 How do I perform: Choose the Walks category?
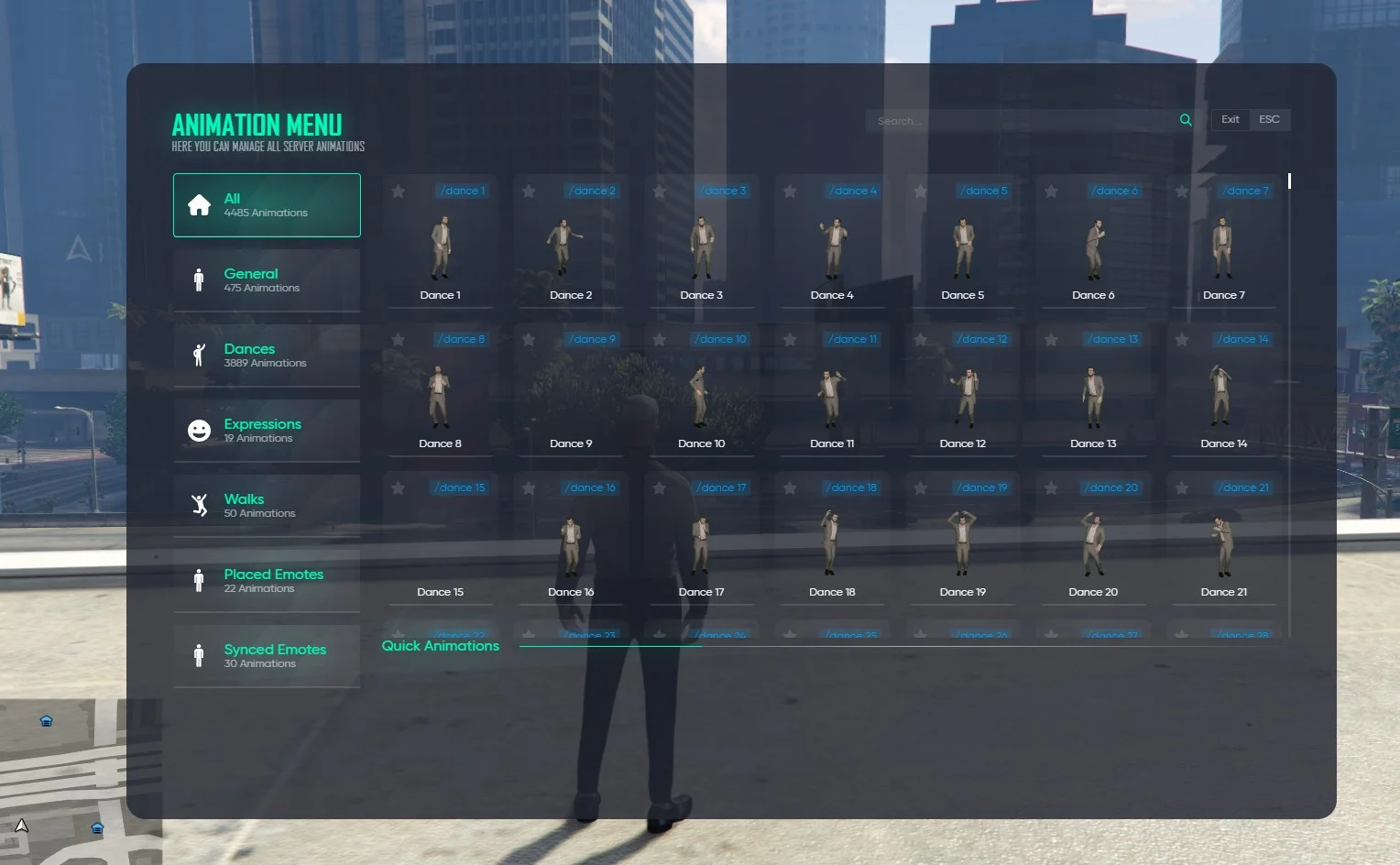click(x=267, y=506)
